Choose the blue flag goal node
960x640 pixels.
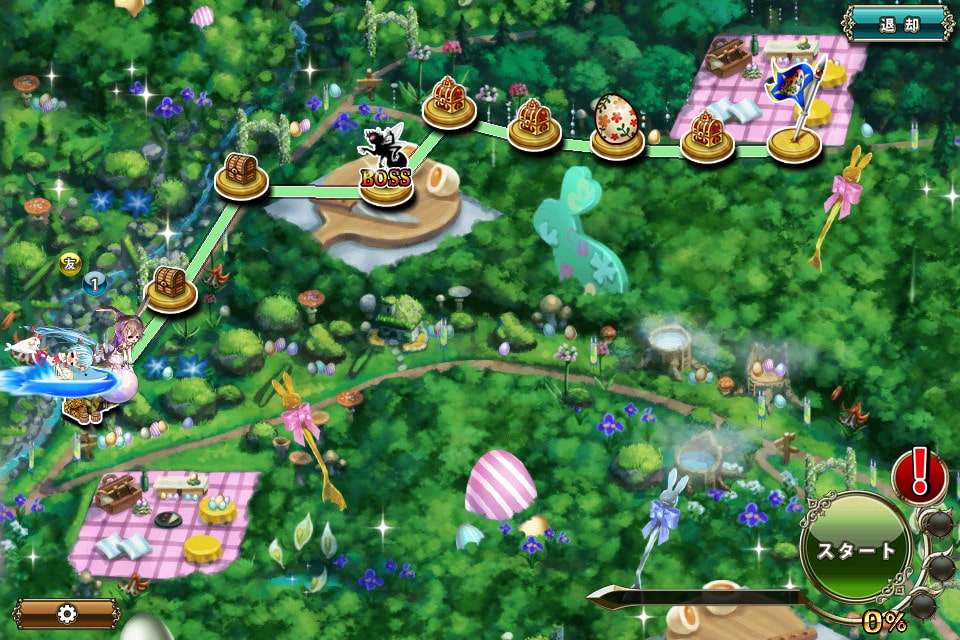(x=795, y=112)
